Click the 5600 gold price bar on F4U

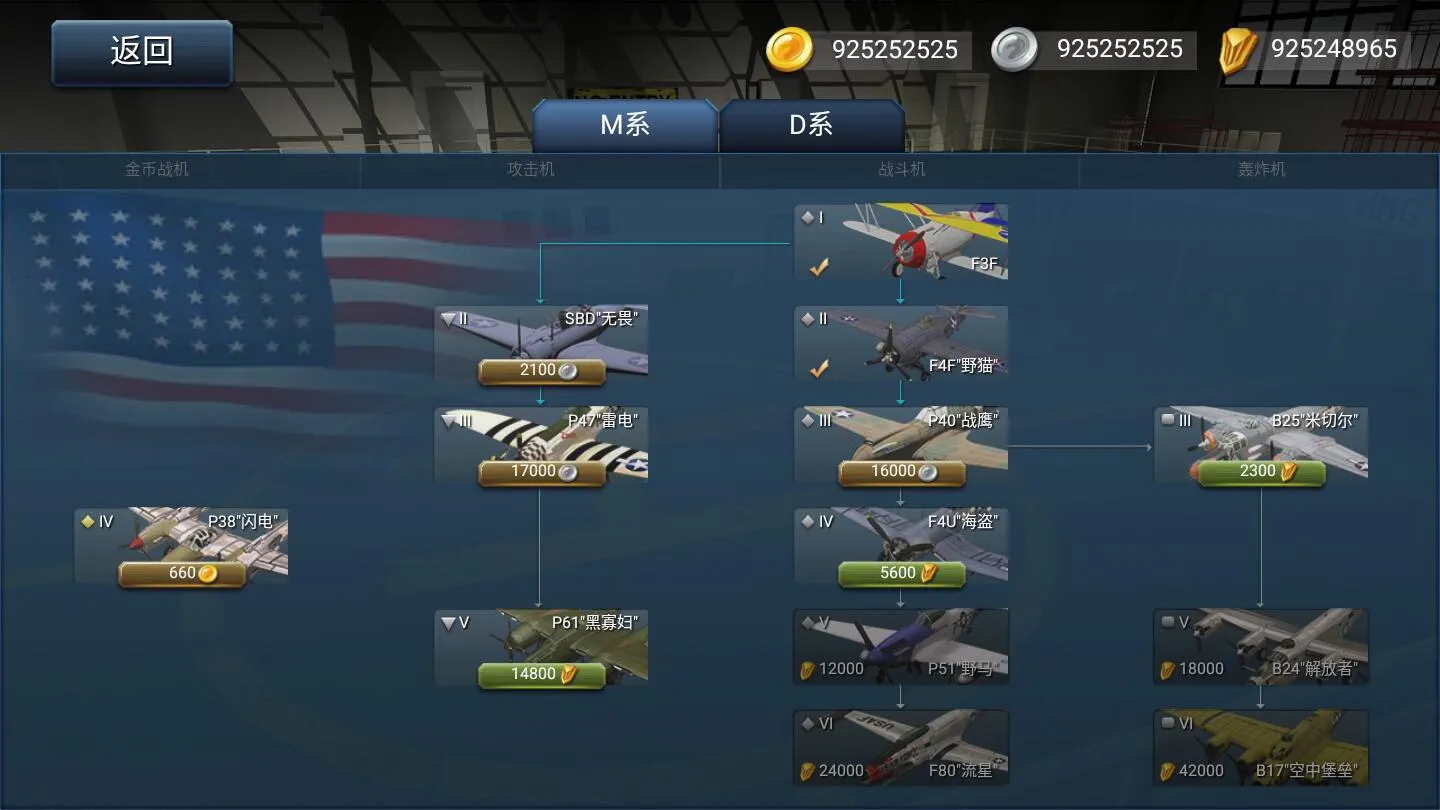click(x=900, y=573)
